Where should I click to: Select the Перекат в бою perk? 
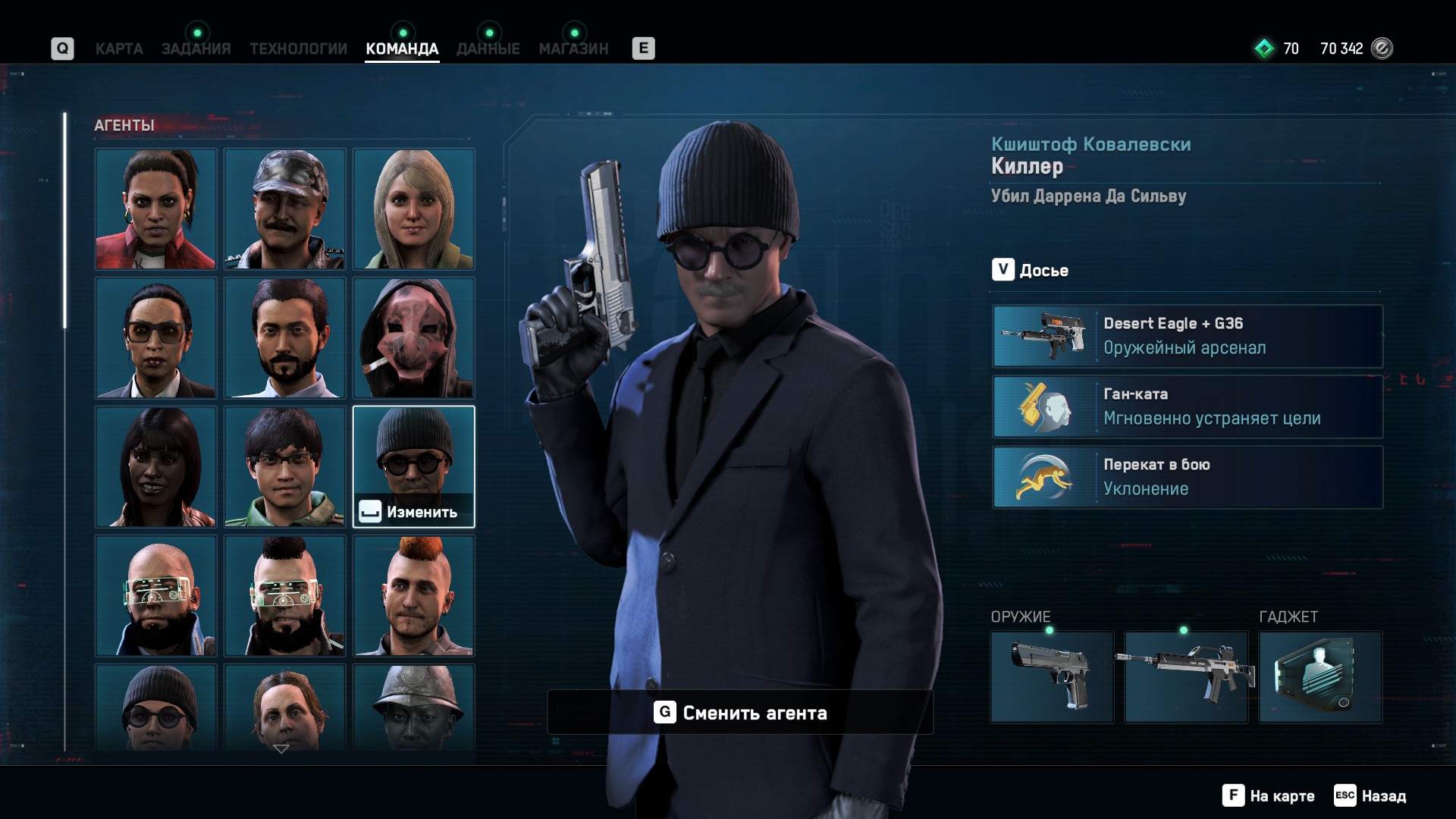click(x=1188, y=477)
